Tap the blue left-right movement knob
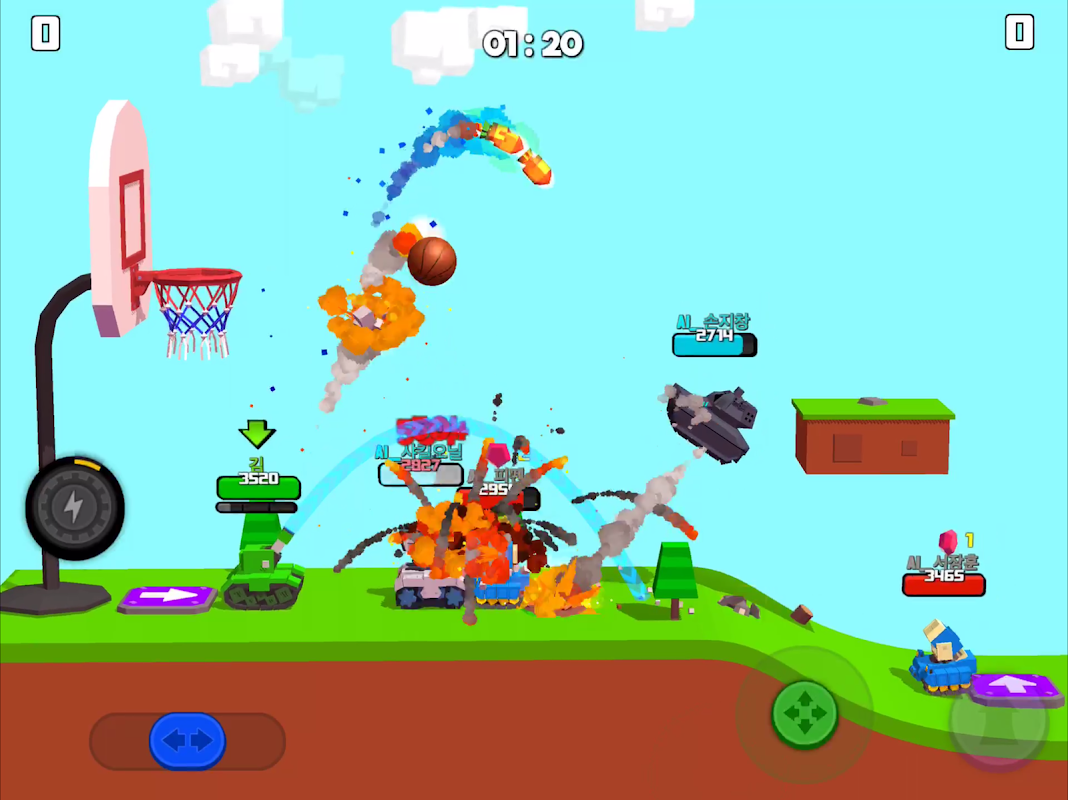This screenshot has width=1068, height=800. [187, 741]
